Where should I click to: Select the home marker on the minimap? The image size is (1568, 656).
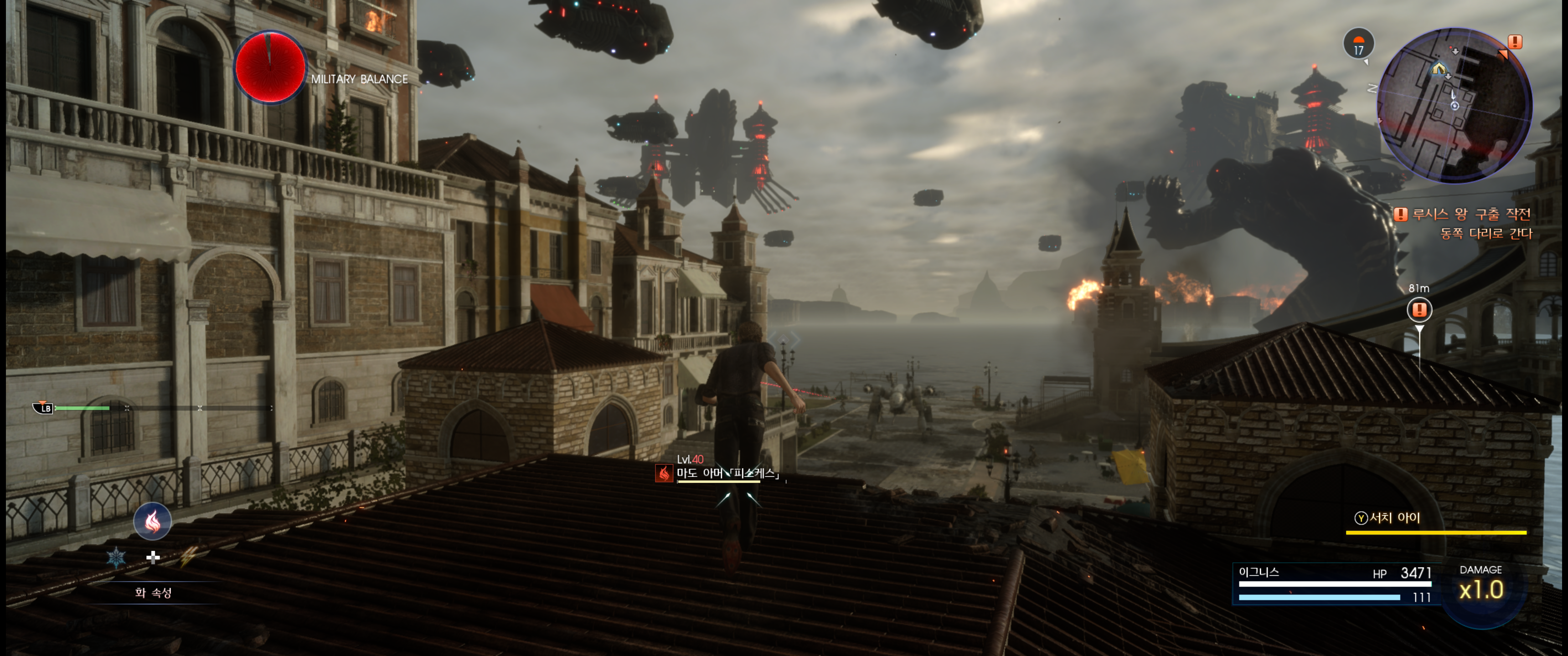coord(1439,68)
